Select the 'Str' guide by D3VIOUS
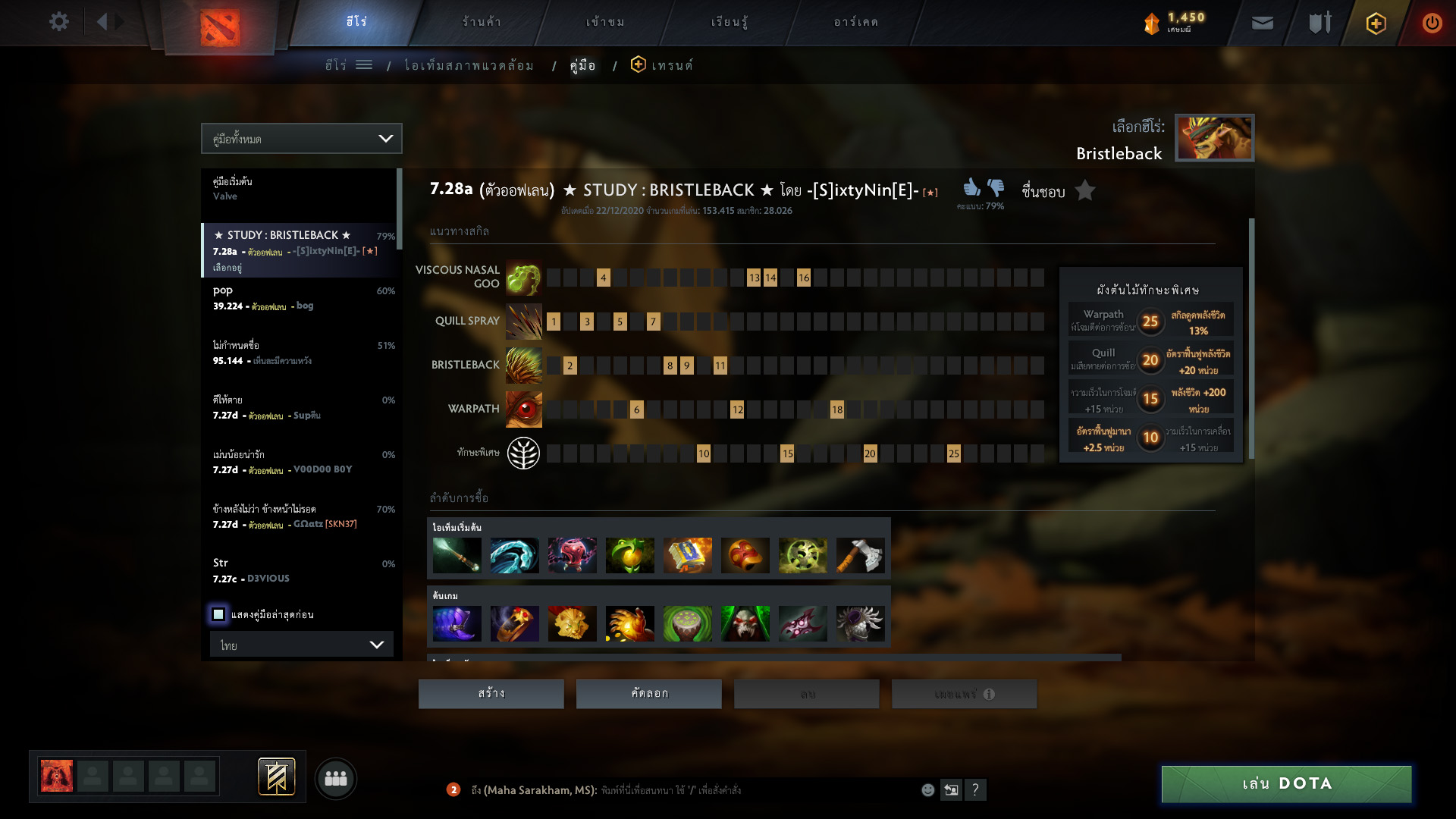The width and height of the screenshot is (1456, 819). pyautogui.click(x=301, y=570)
